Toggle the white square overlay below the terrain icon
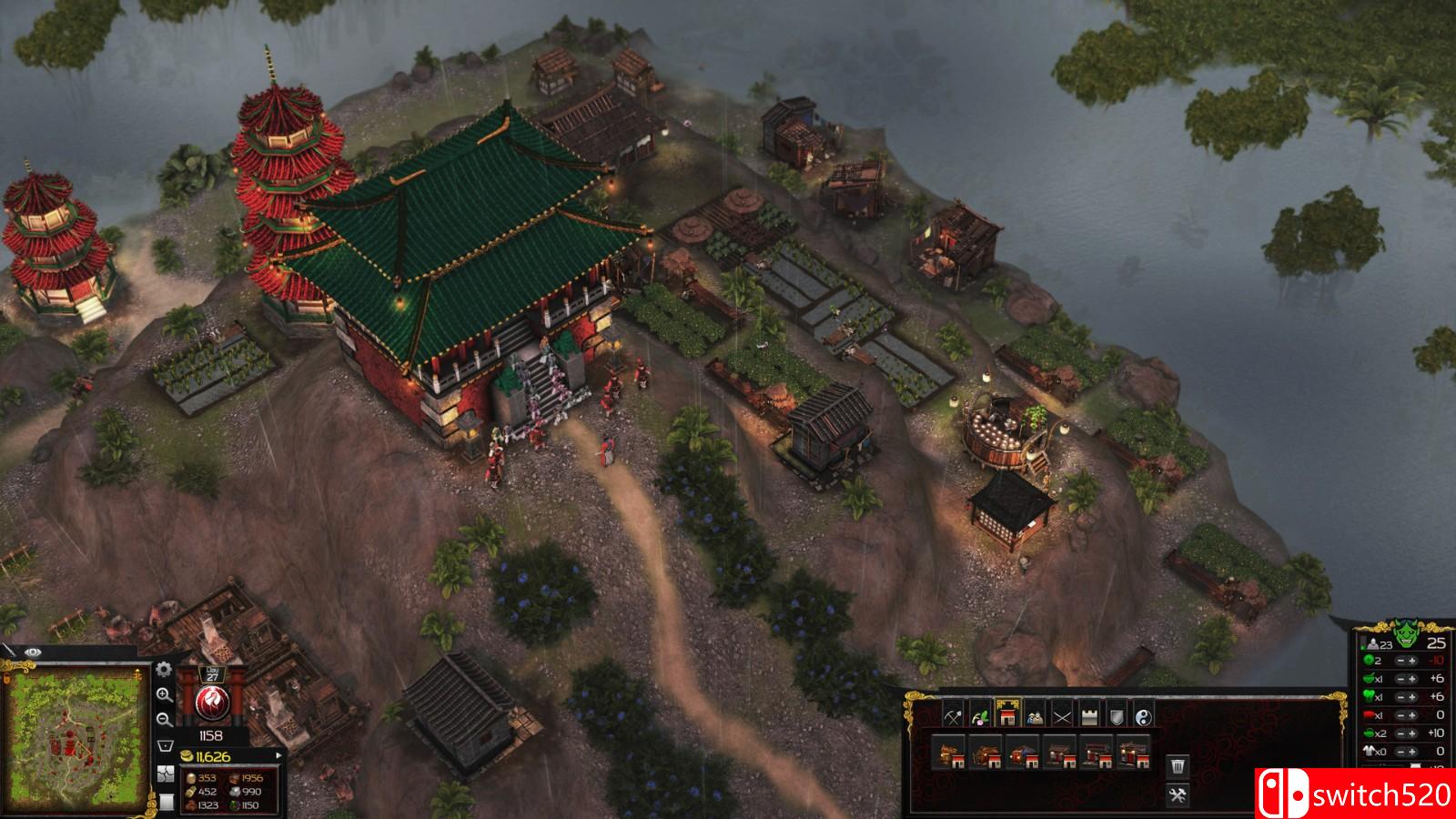Screen dimensions: 1456x819 pyautogui.click(x=167, y=803)
